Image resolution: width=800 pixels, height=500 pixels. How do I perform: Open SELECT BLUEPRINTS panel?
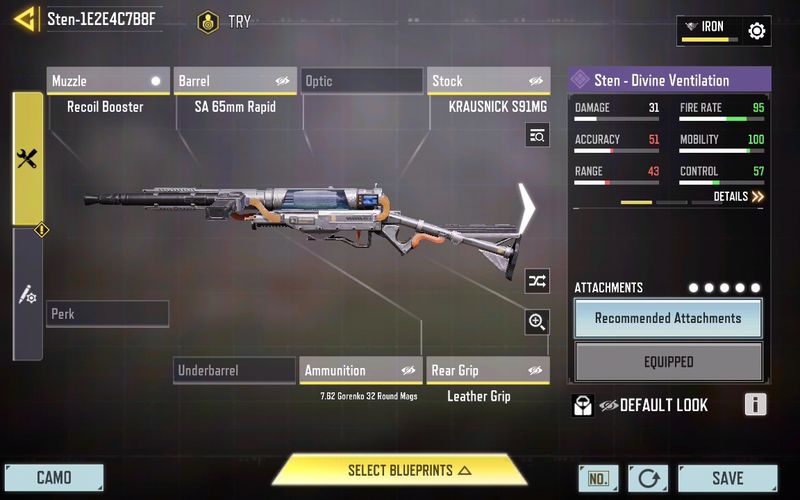[400, 470]
